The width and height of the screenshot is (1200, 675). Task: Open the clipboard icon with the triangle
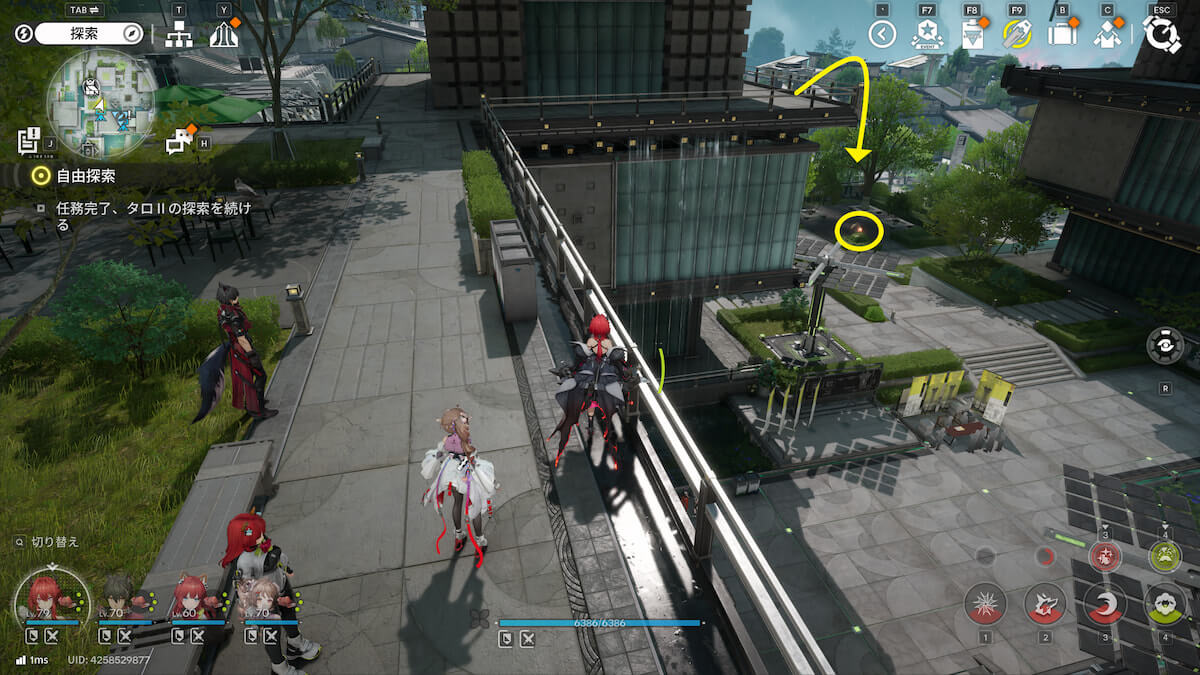point(972,35)
